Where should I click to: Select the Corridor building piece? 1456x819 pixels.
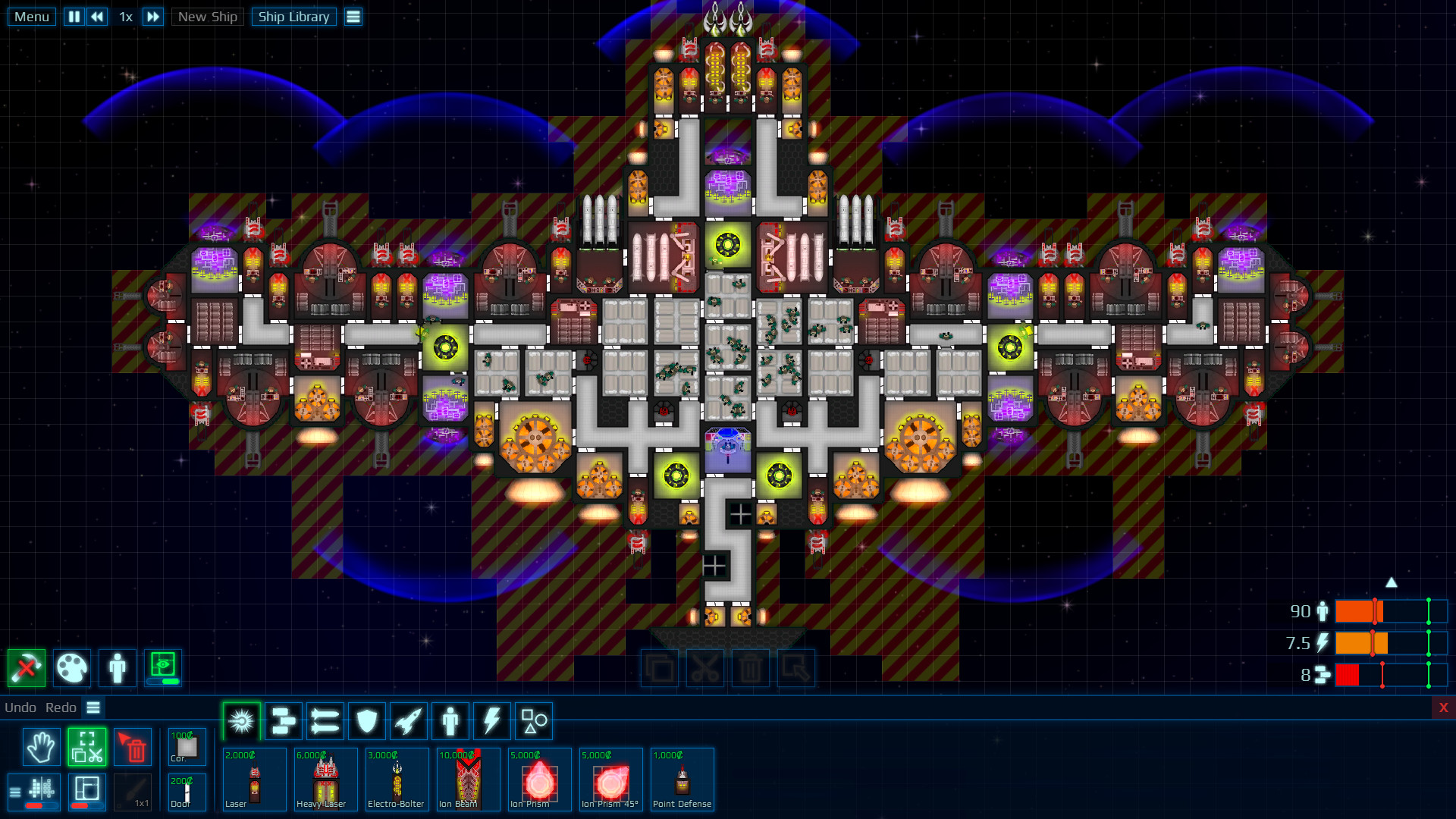(x=187, y=746)
